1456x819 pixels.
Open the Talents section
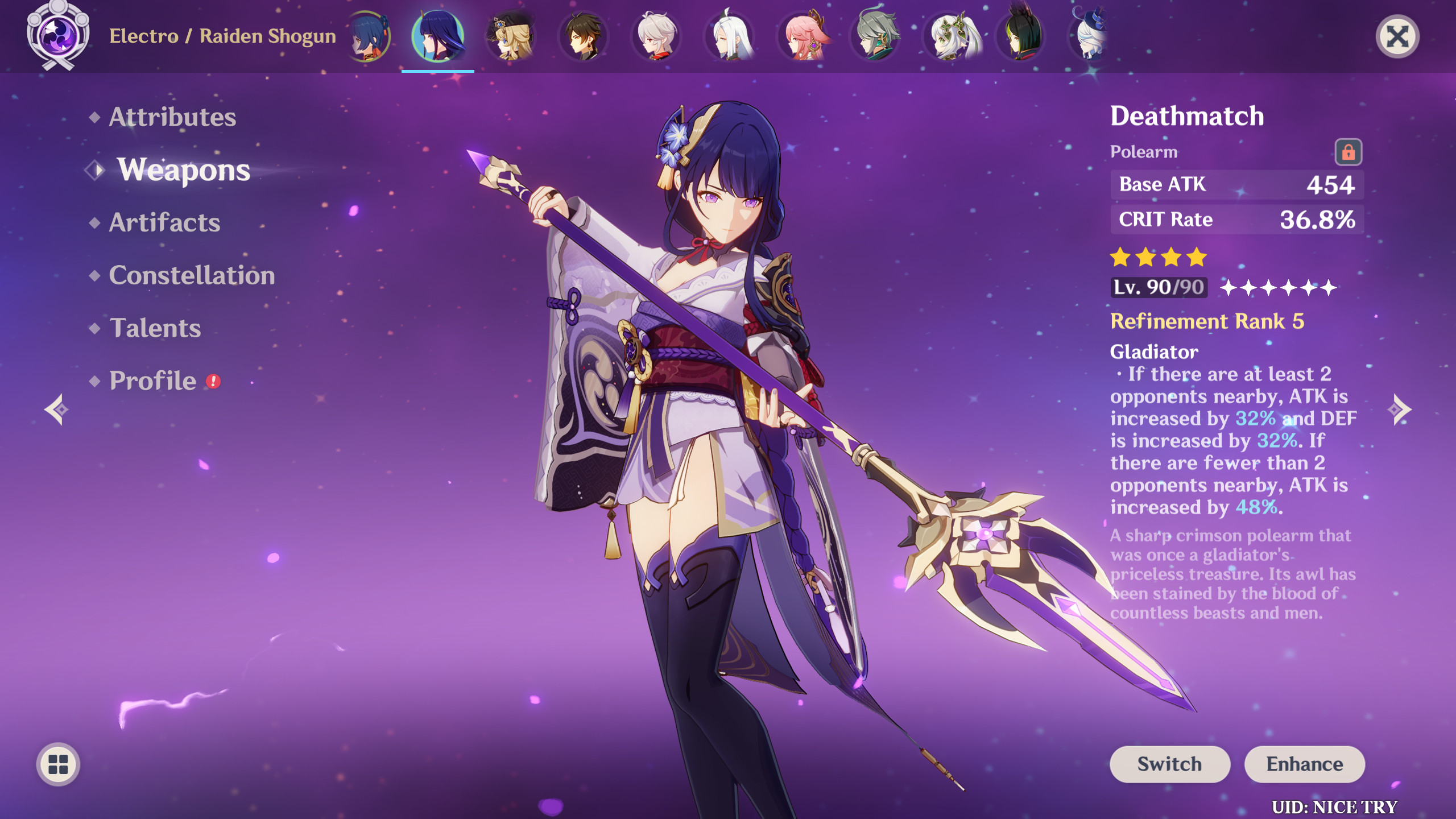pyautogui.click(x=155, y=328)
